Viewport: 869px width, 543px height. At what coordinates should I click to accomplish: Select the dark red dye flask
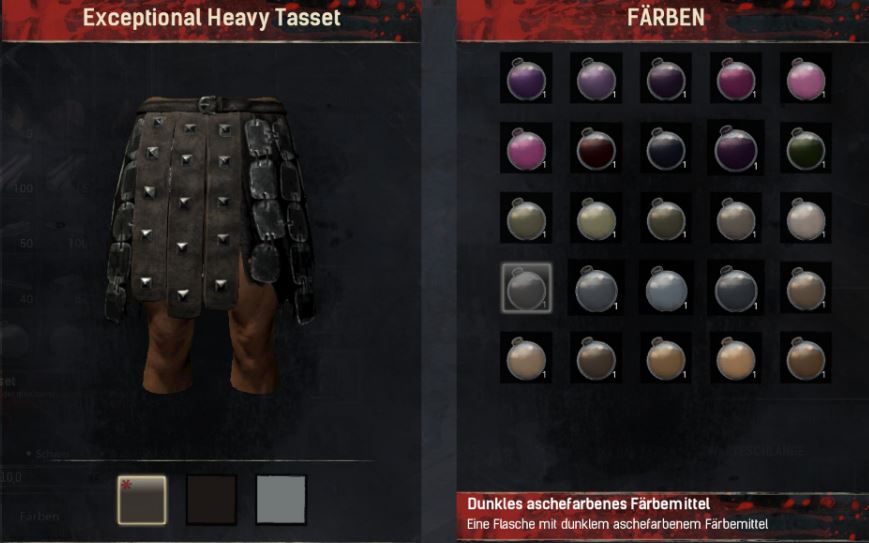pyautogui.click(x=596, y=149)
